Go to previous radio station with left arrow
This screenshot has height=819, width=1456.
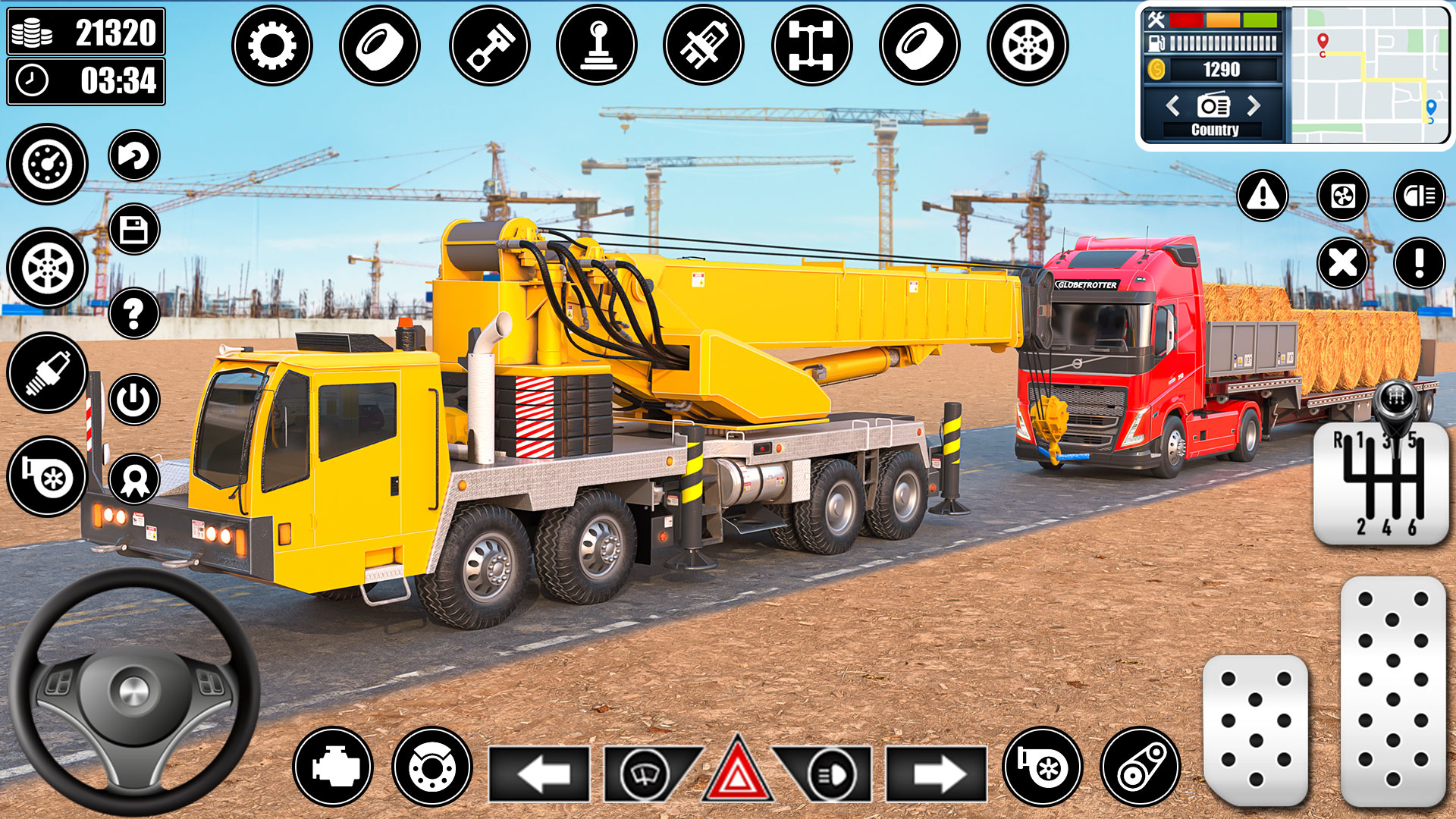coord(1174,107)
